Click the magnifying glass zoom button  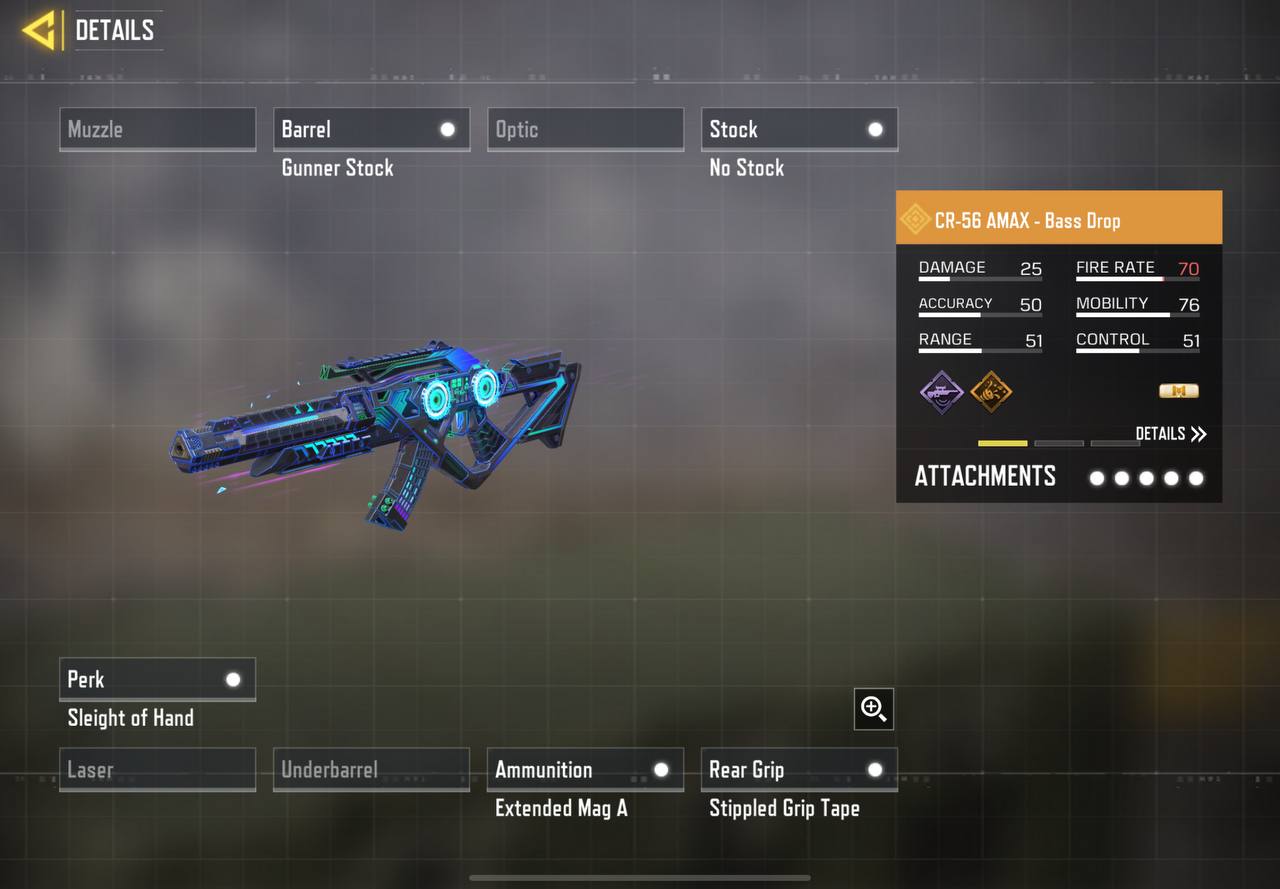(874, 709)
